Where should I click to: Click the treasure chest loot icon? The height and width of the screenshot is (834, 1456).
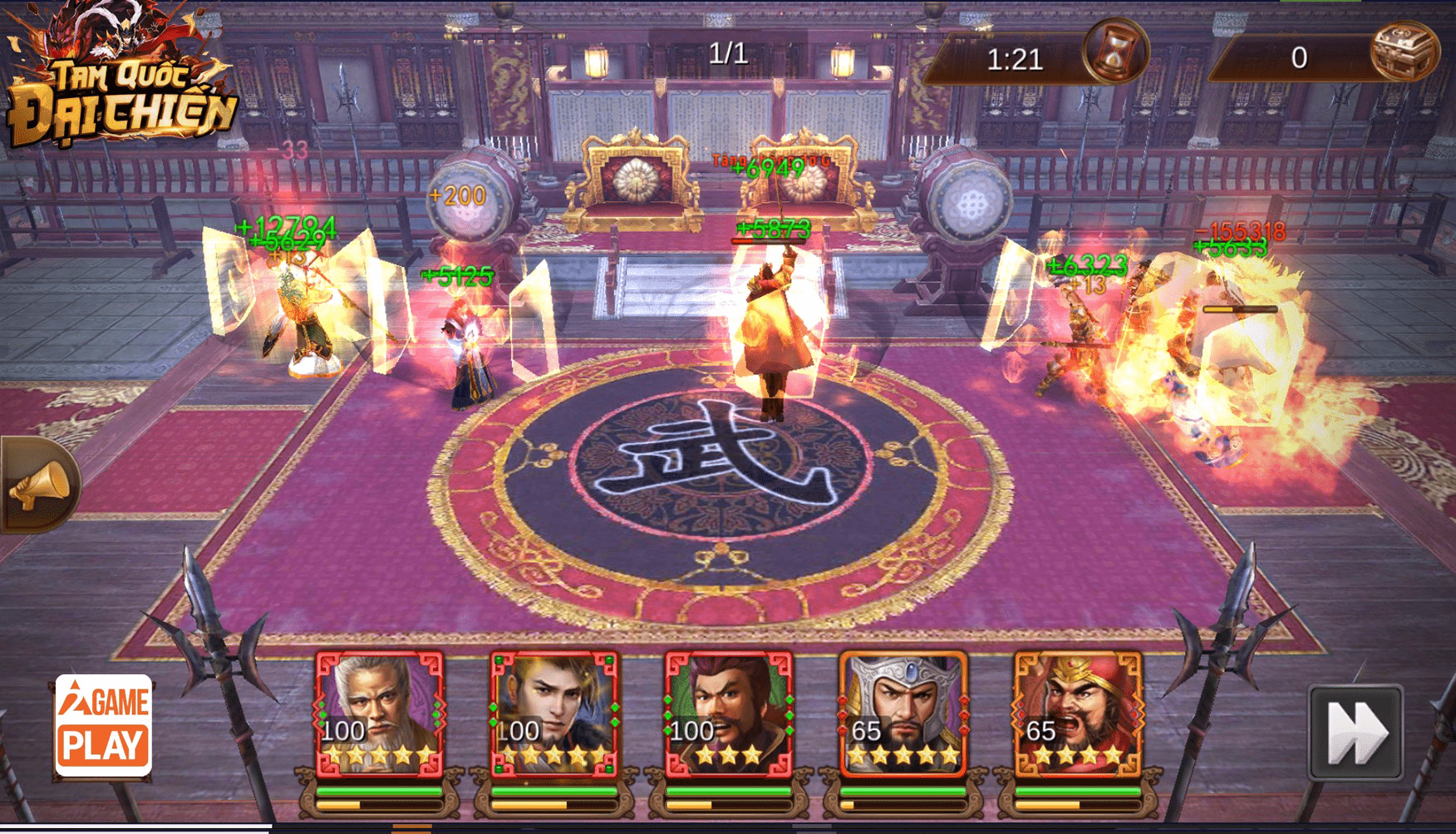pyautogui.click(x=1404, y=52)
